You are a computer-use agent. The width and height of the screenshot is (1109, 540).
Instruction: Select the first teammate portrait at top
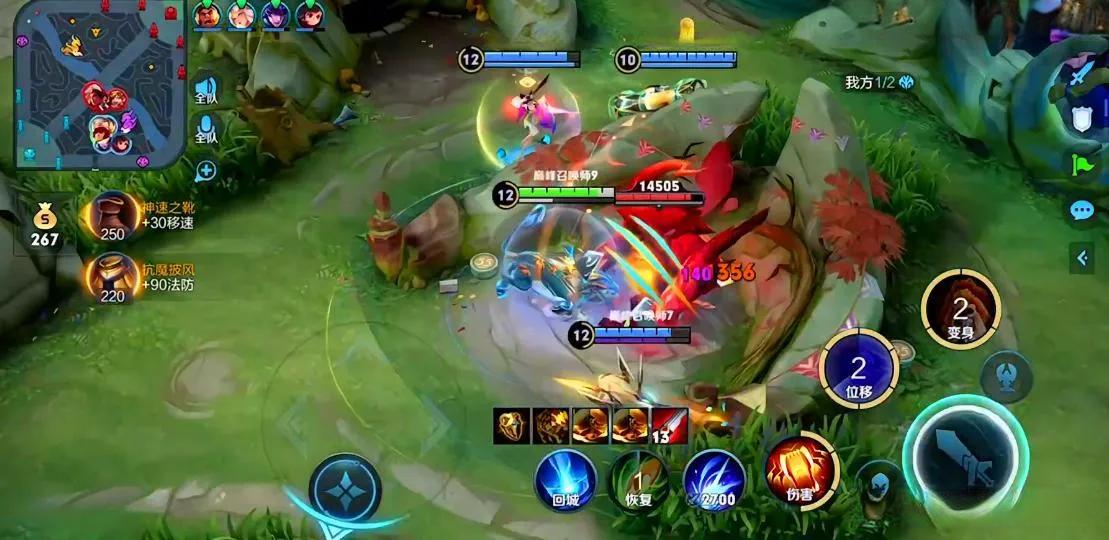tap(207, 15)
